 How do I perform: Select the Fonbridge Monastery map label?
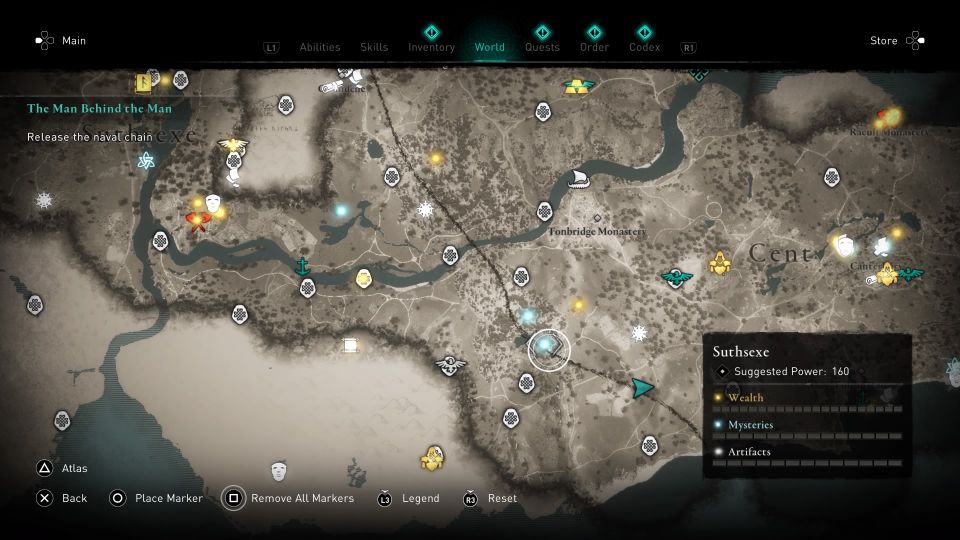(x=598, y=231)
